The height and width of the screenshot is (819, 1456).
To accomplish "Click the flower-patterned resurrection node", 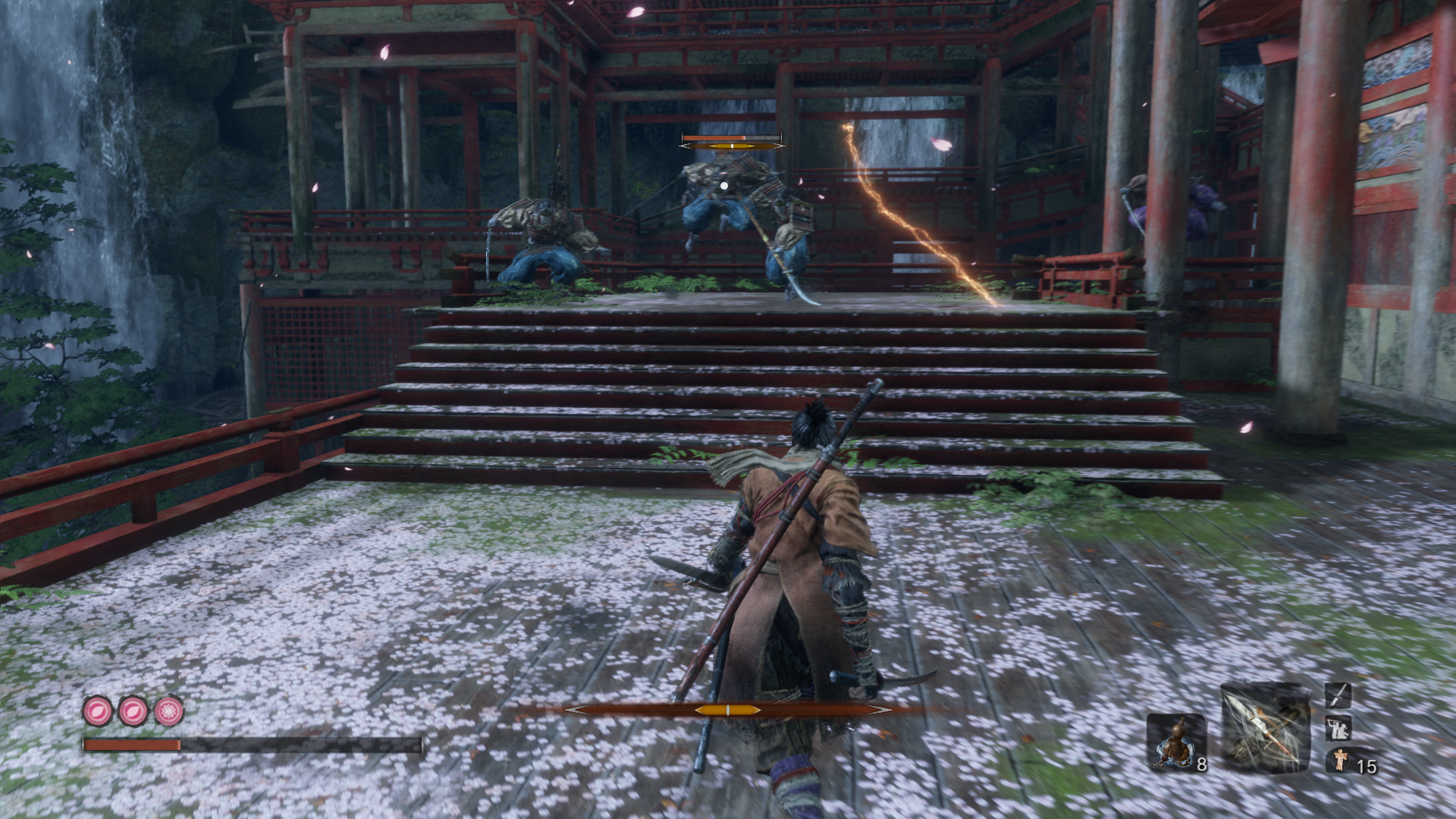I will (169, 711).
